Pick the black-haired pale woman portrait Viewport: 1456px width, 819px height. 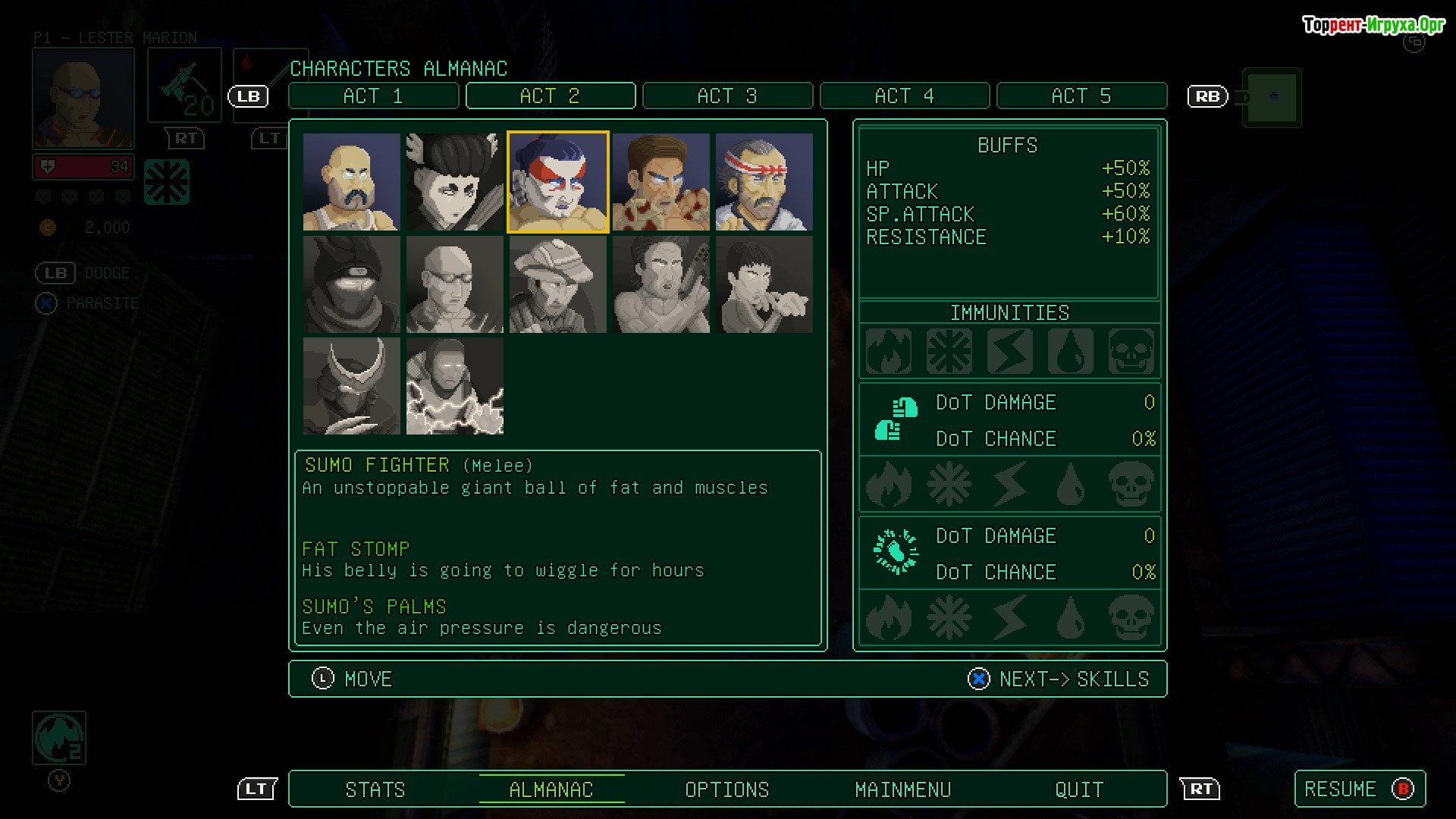pos(454,182)
